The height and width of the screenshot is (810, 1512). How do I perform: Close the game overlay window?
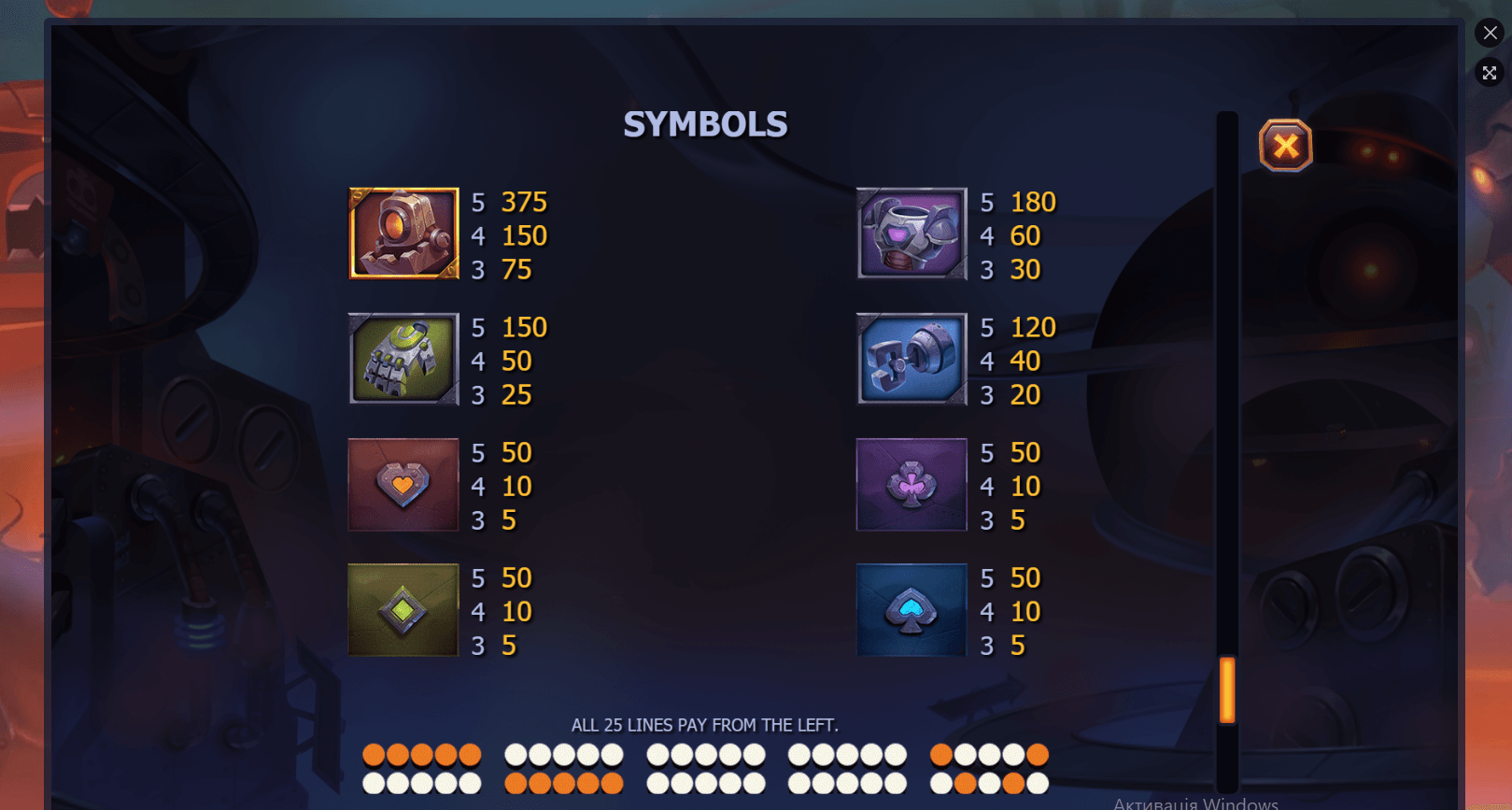click(x=1490, y=33)
